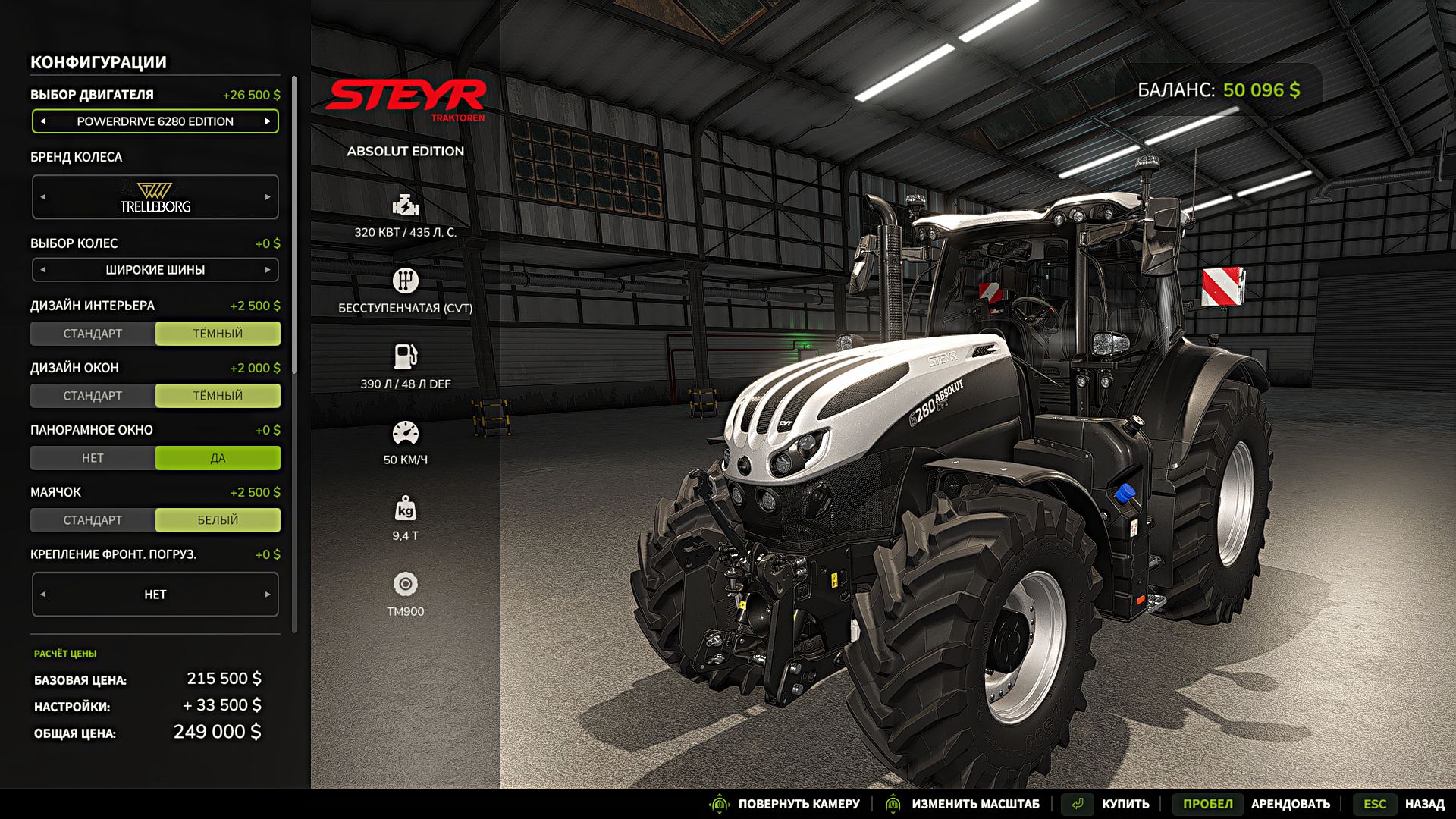Disable panoramic window with Нет

[x=93, y=458]
